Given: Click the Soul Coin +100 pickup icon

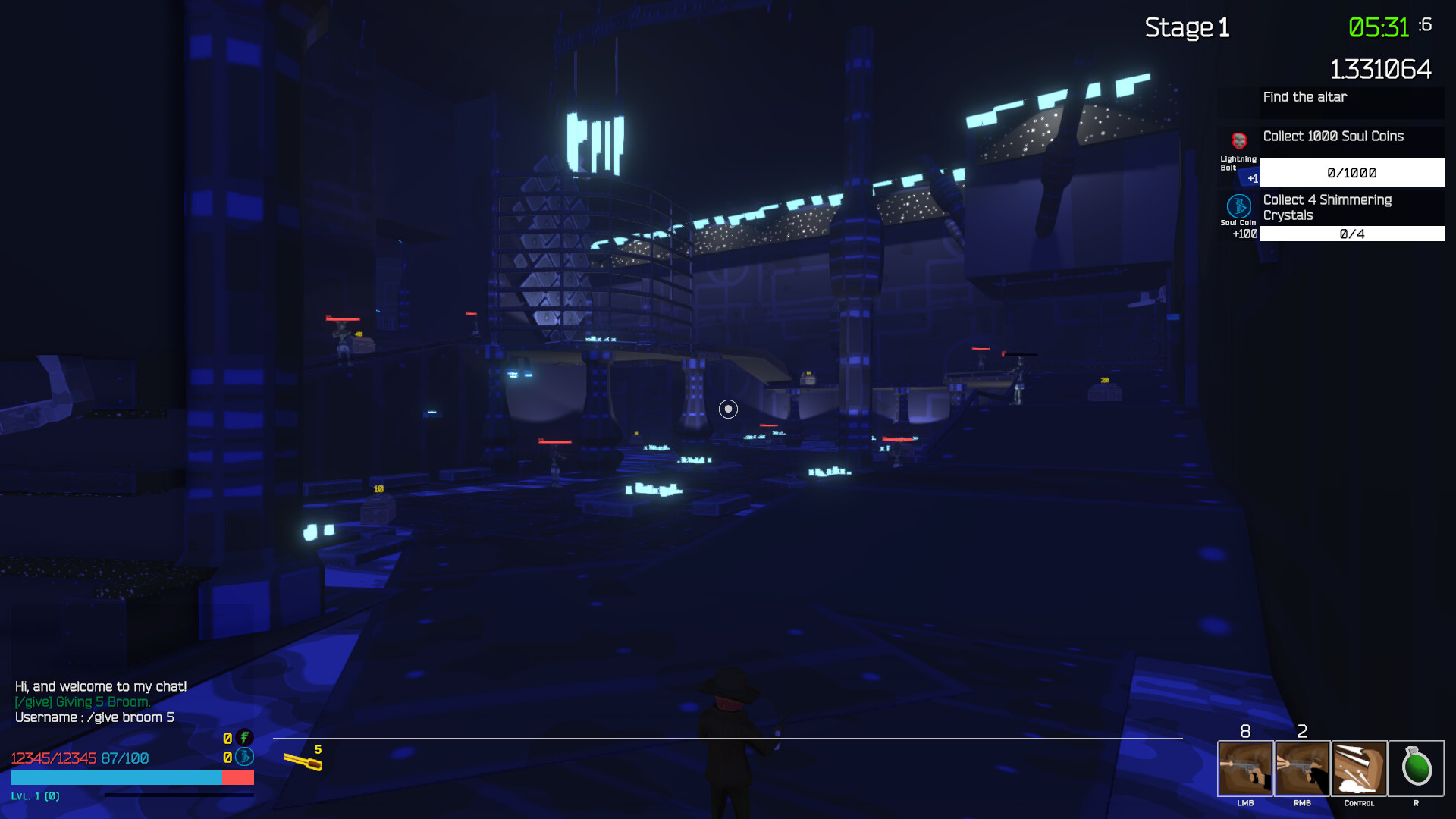Looking at the screenshot, I should [x=1238, y=207].
